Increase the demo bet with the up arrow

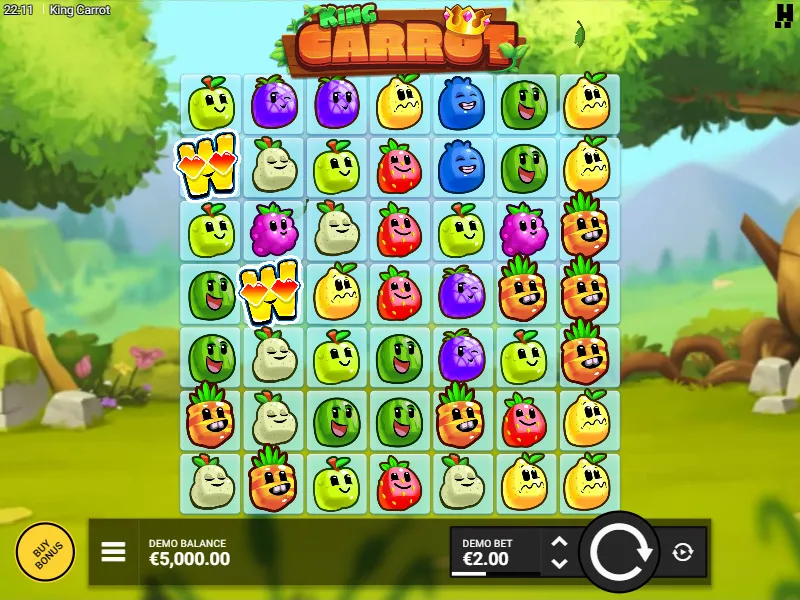click(560, 542)
